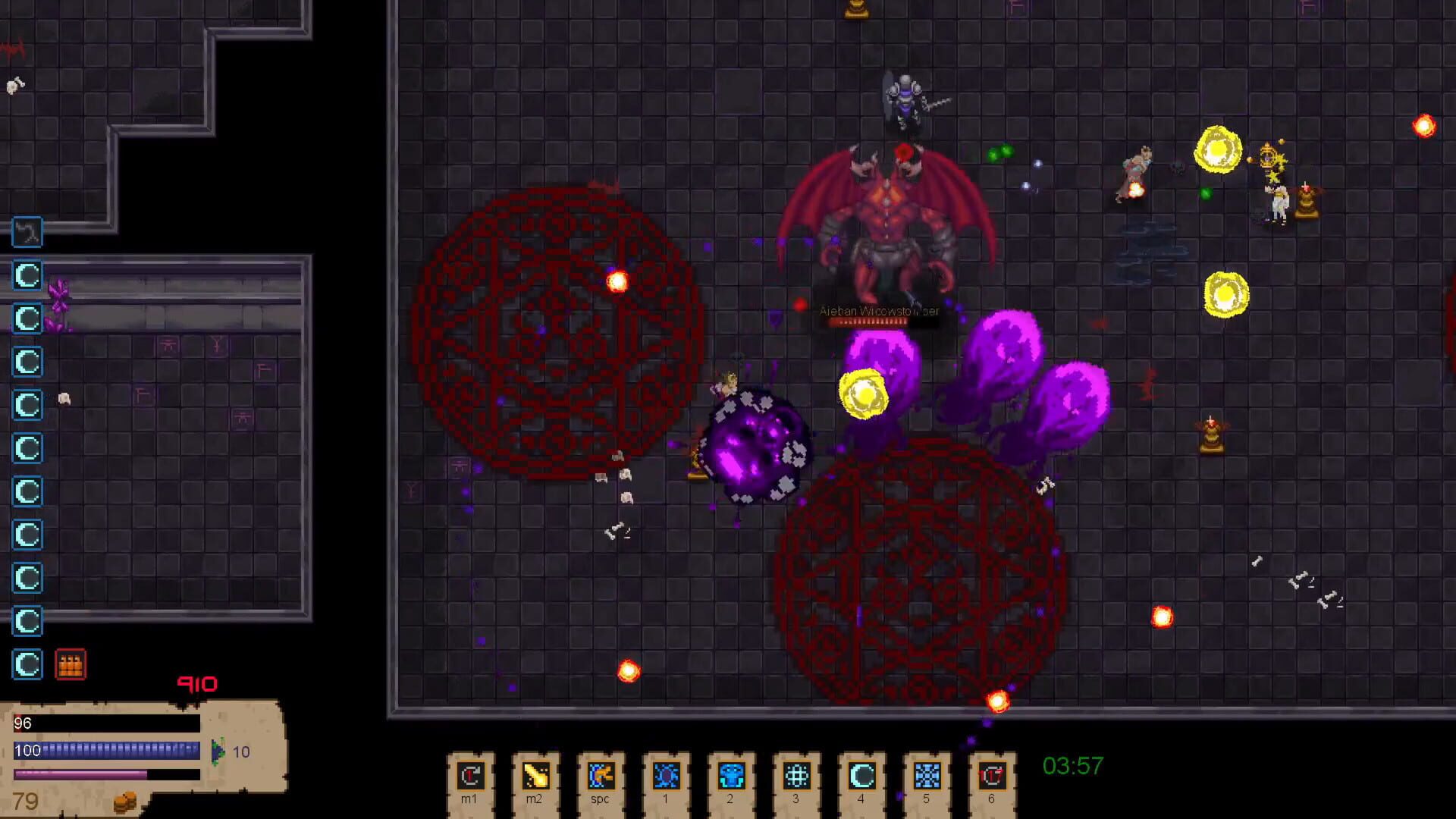Click Ajeban Widowstomper's boss health bar

coord(868,321)
